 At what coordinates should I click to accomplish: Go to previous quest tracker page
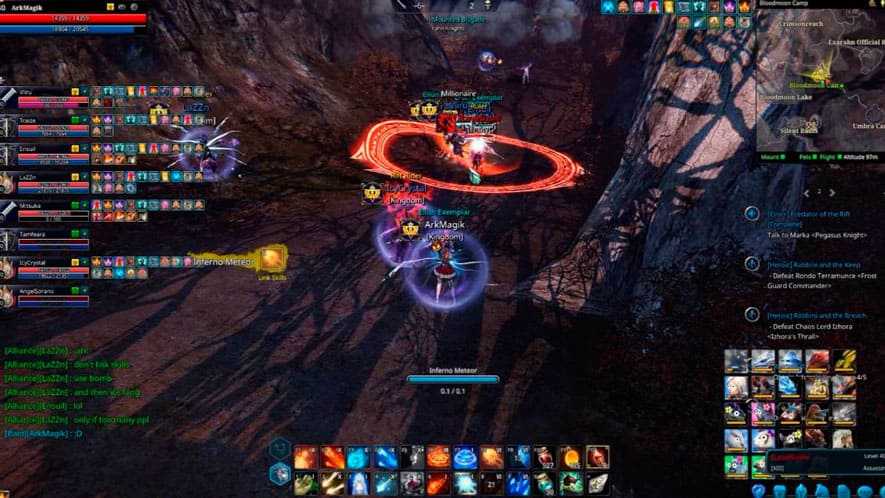(806, 192)
